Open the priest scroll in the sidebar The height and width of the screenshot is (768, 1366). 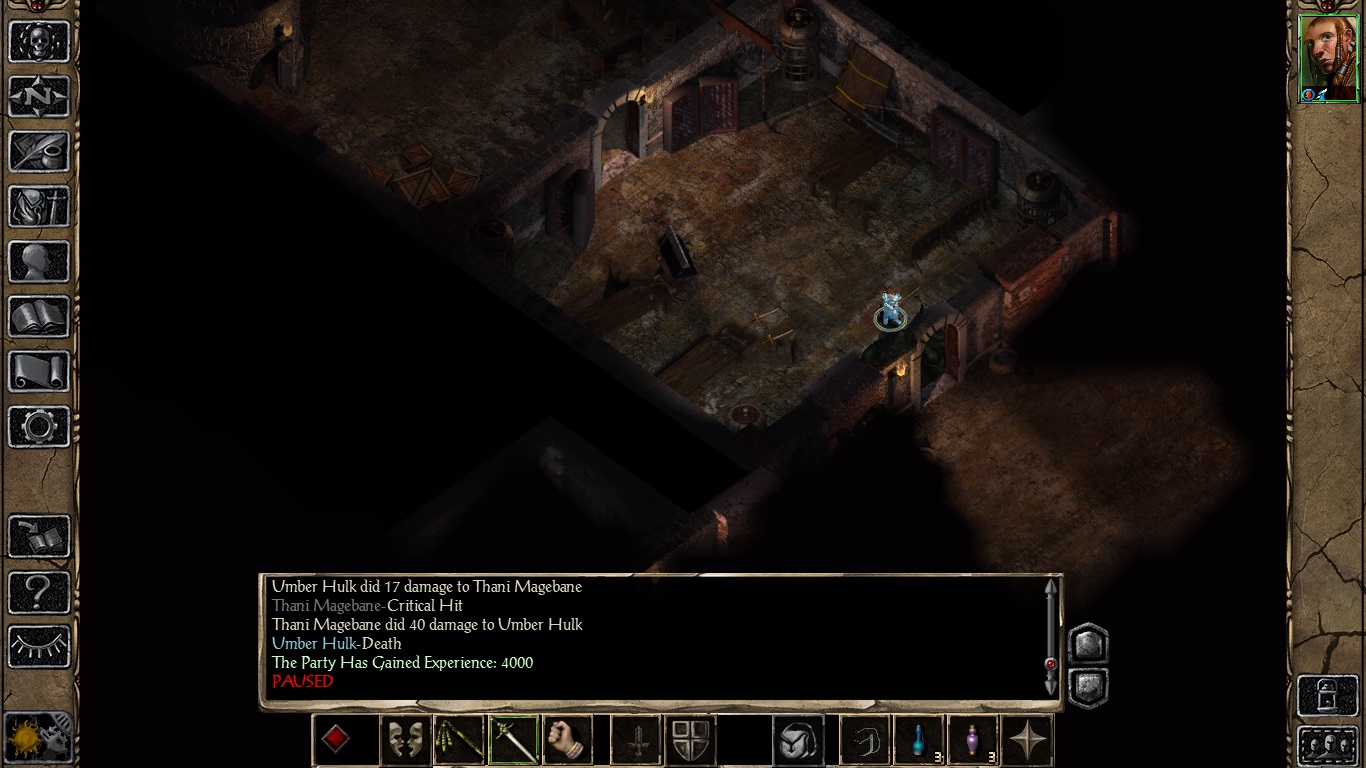pyautogui.click(x=39, y=372)
